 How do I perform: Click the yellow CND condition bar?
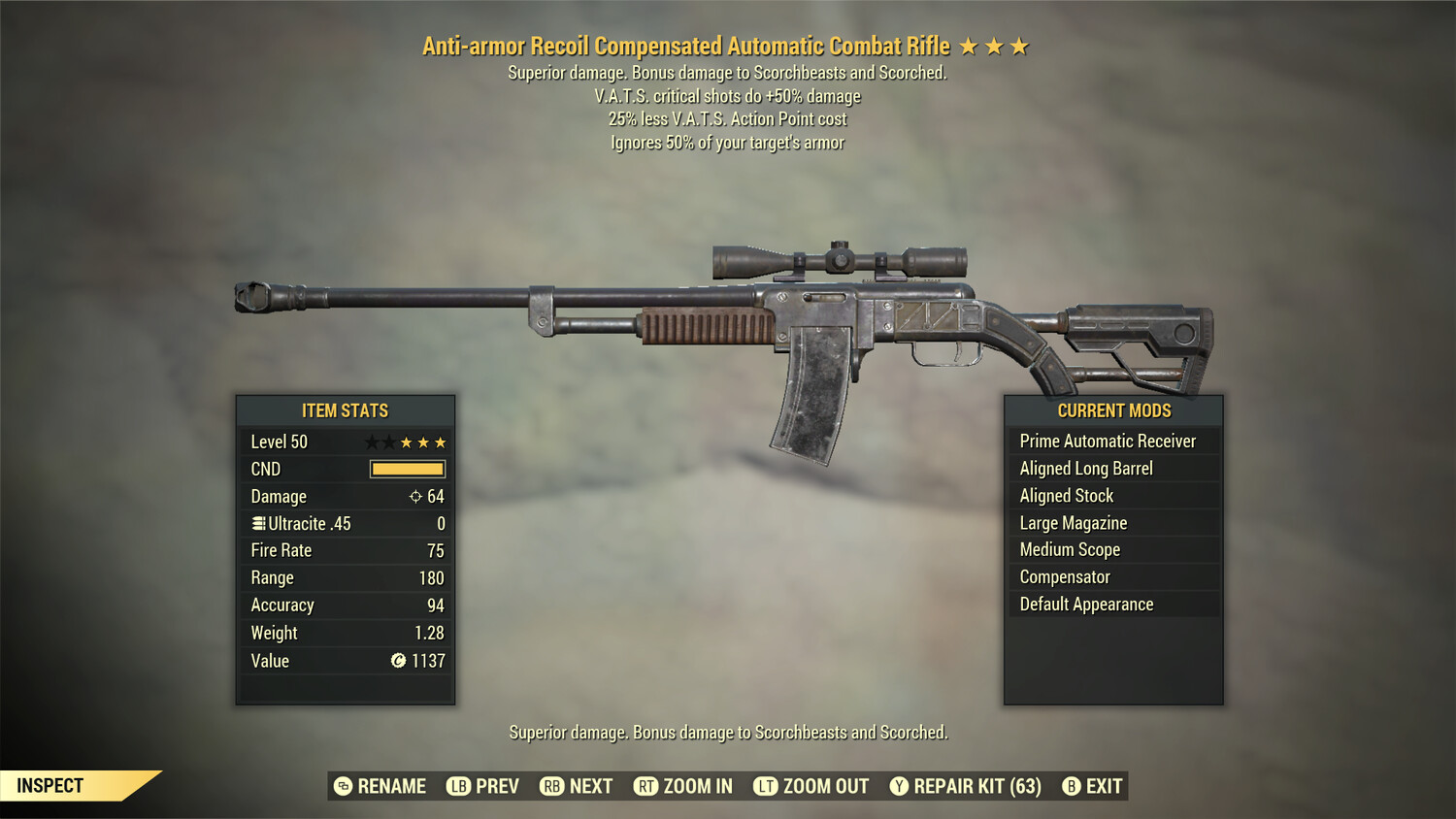pyautogui.click(x=407, y=469)
